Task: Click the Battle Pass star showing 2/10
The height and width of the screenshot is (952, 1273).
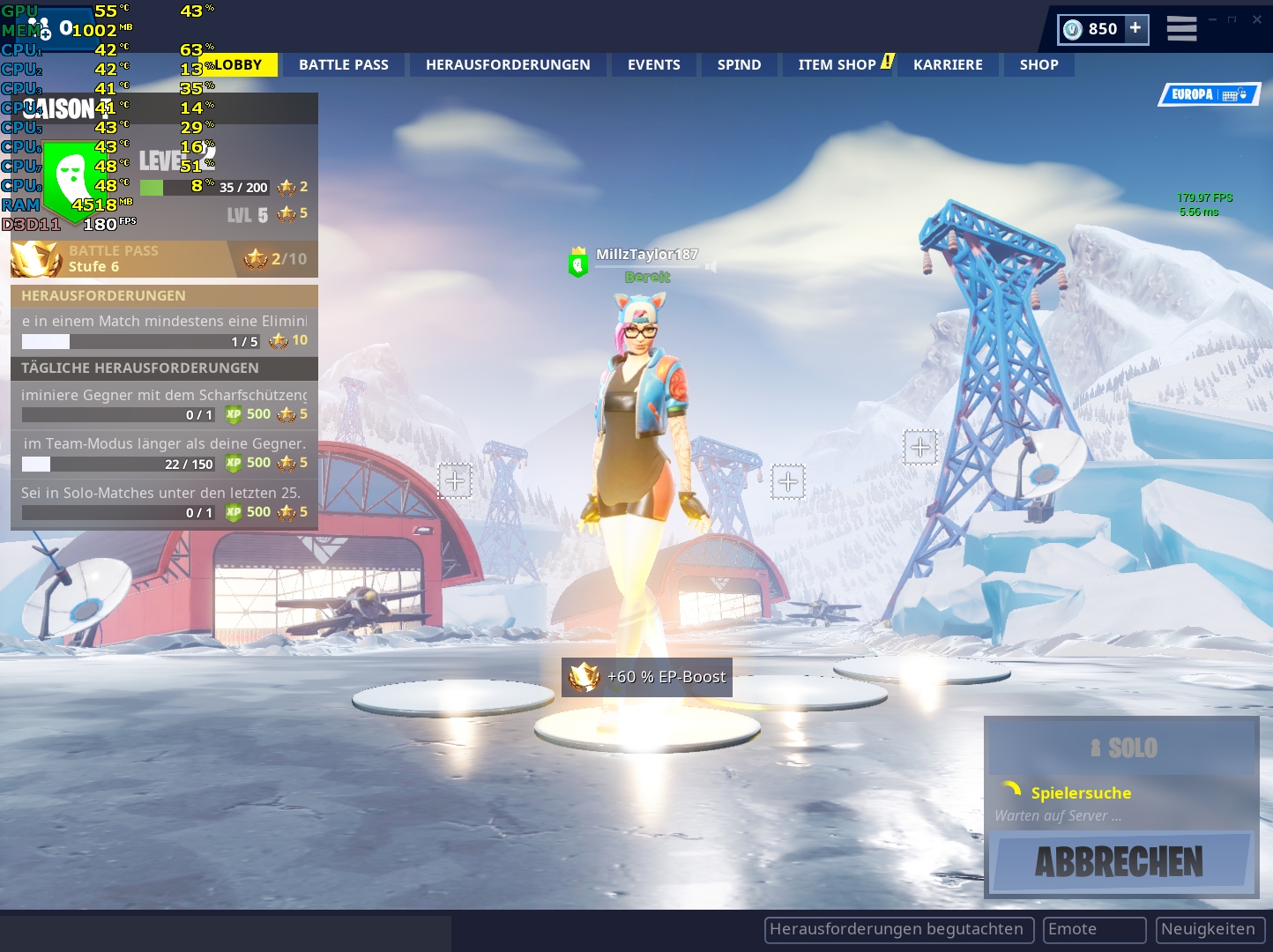Action: pos(256,258)
